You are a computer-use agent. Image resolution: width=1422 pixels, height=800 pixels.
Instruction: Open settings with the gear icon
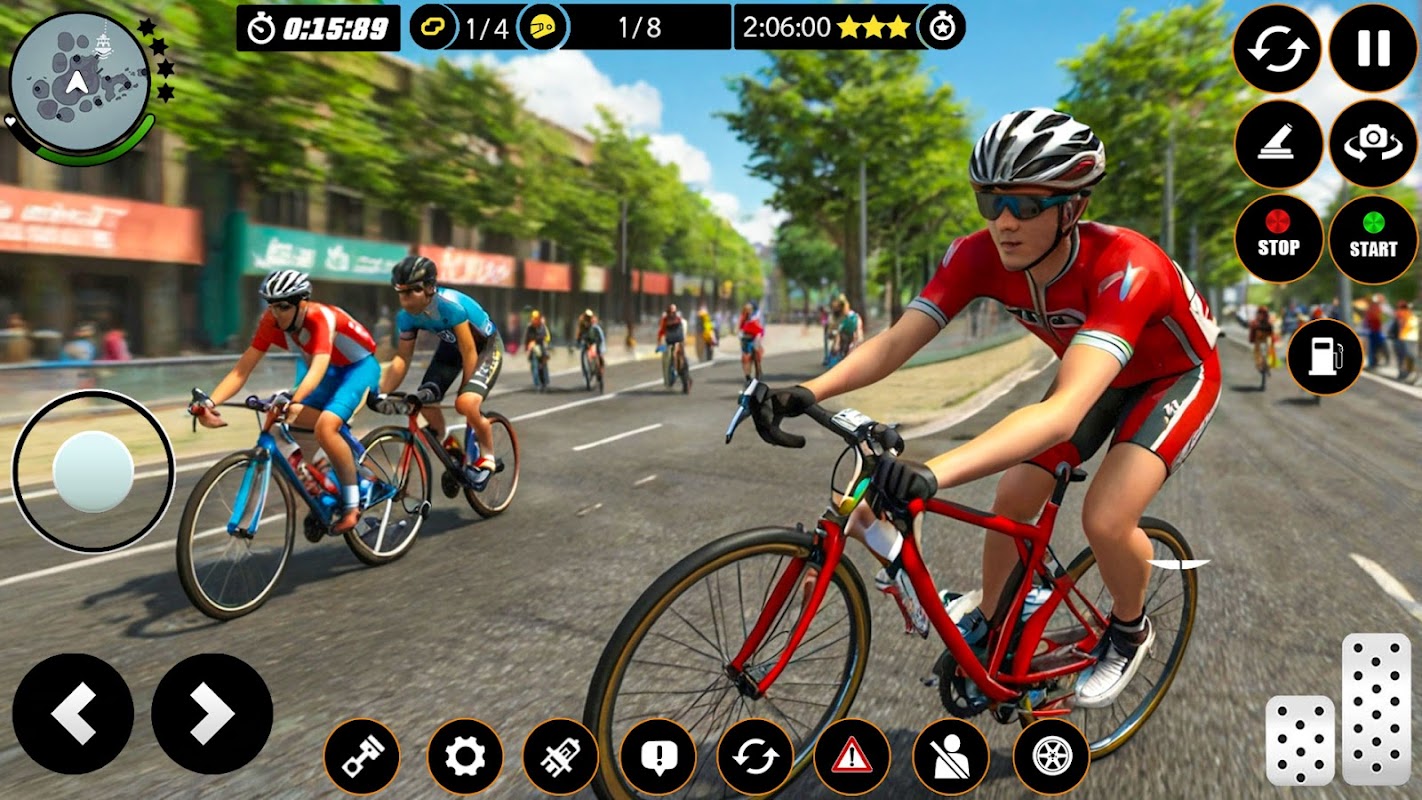[x=465, y=757]
